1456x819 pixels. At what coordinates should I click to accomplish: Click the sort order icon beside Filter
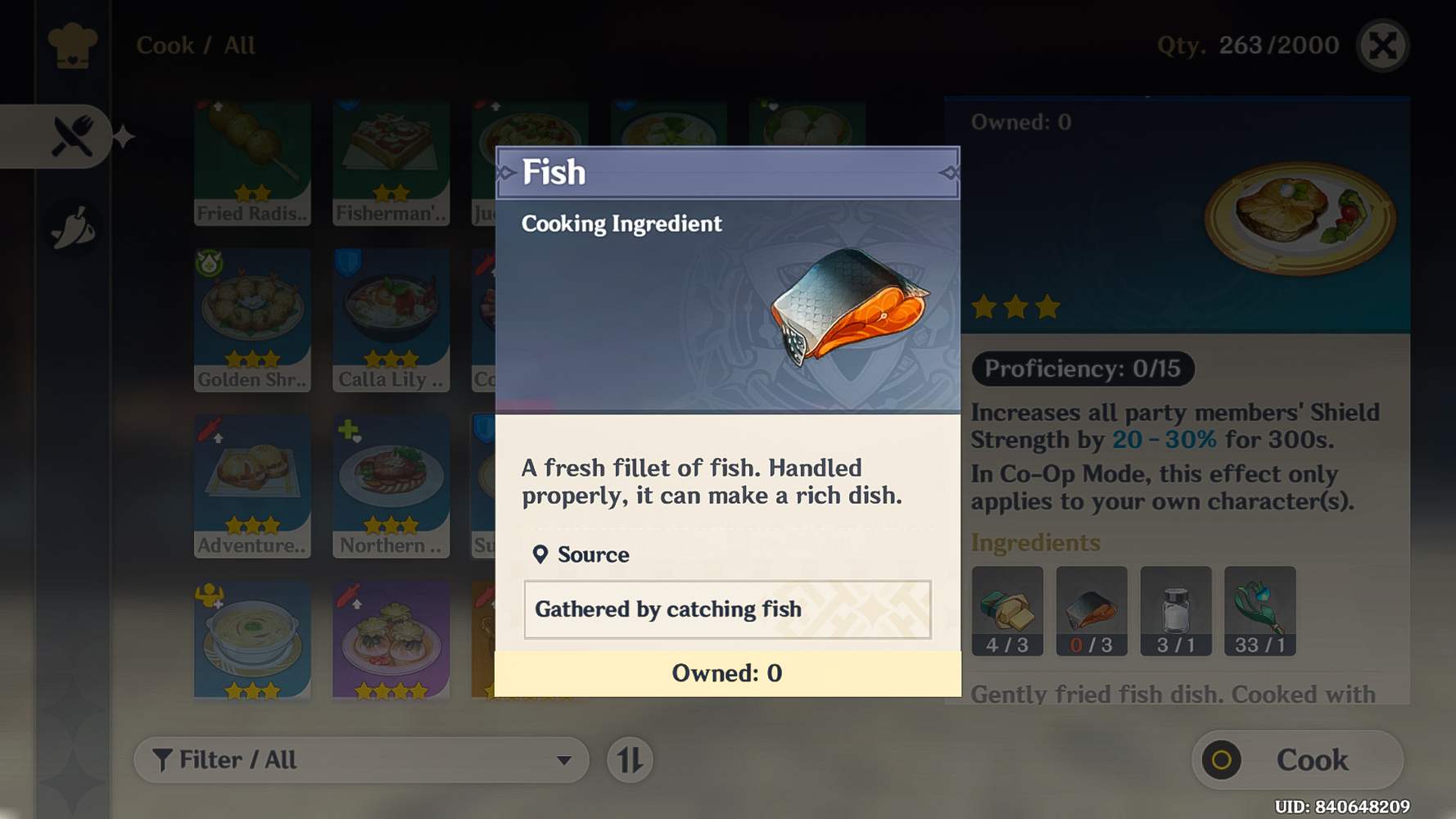coord(629,760)
